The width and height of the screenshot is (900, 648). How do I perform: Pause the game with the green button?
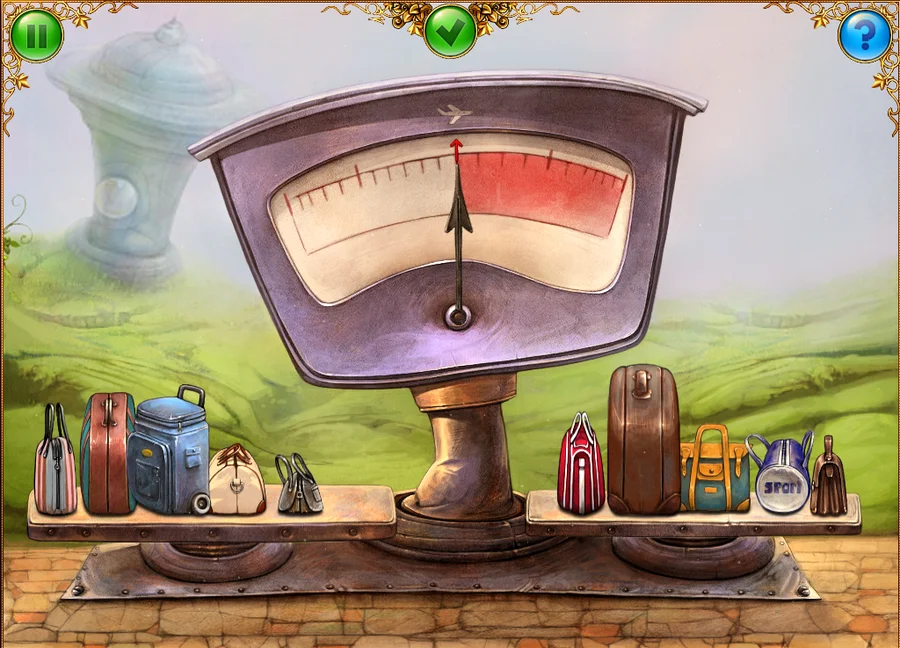point(37,36)
